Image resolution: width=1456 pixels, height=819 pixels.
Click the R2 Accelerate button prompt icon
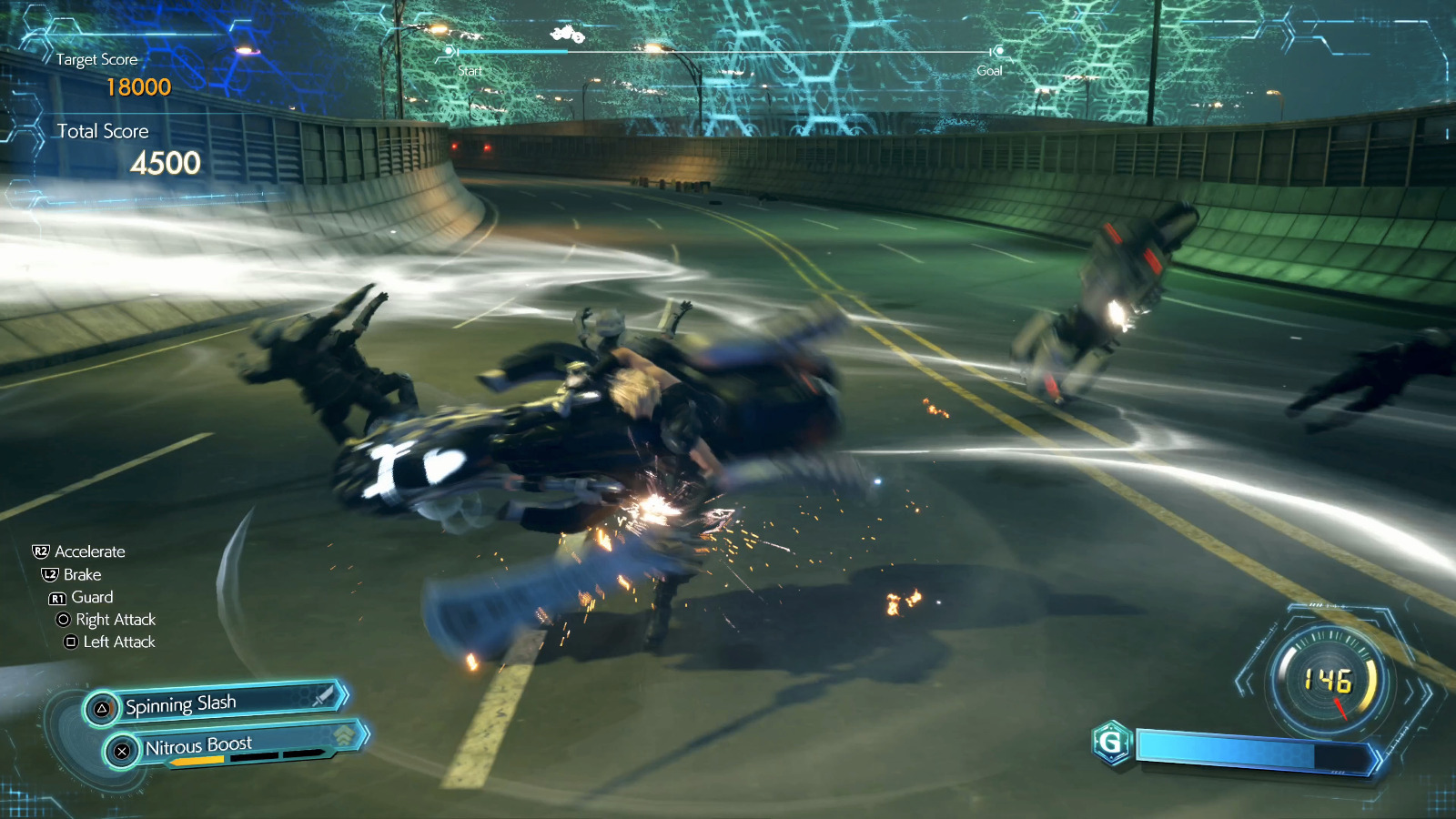coord(43,551)
